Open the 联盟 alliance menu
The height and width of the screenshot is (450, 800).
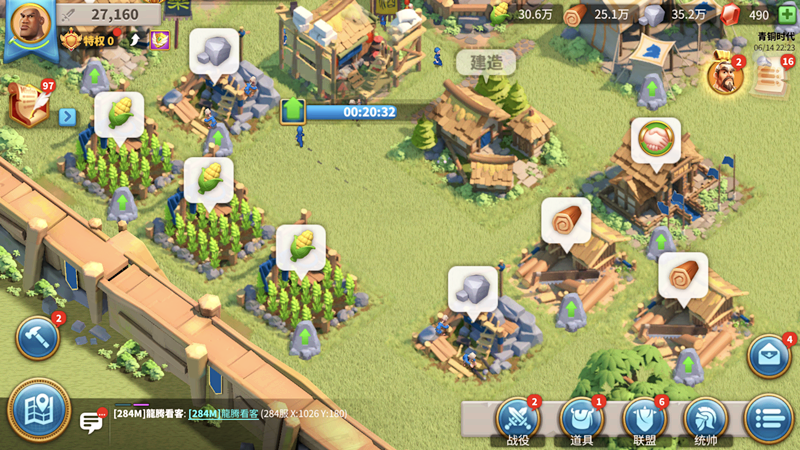[x=644, y=419]
